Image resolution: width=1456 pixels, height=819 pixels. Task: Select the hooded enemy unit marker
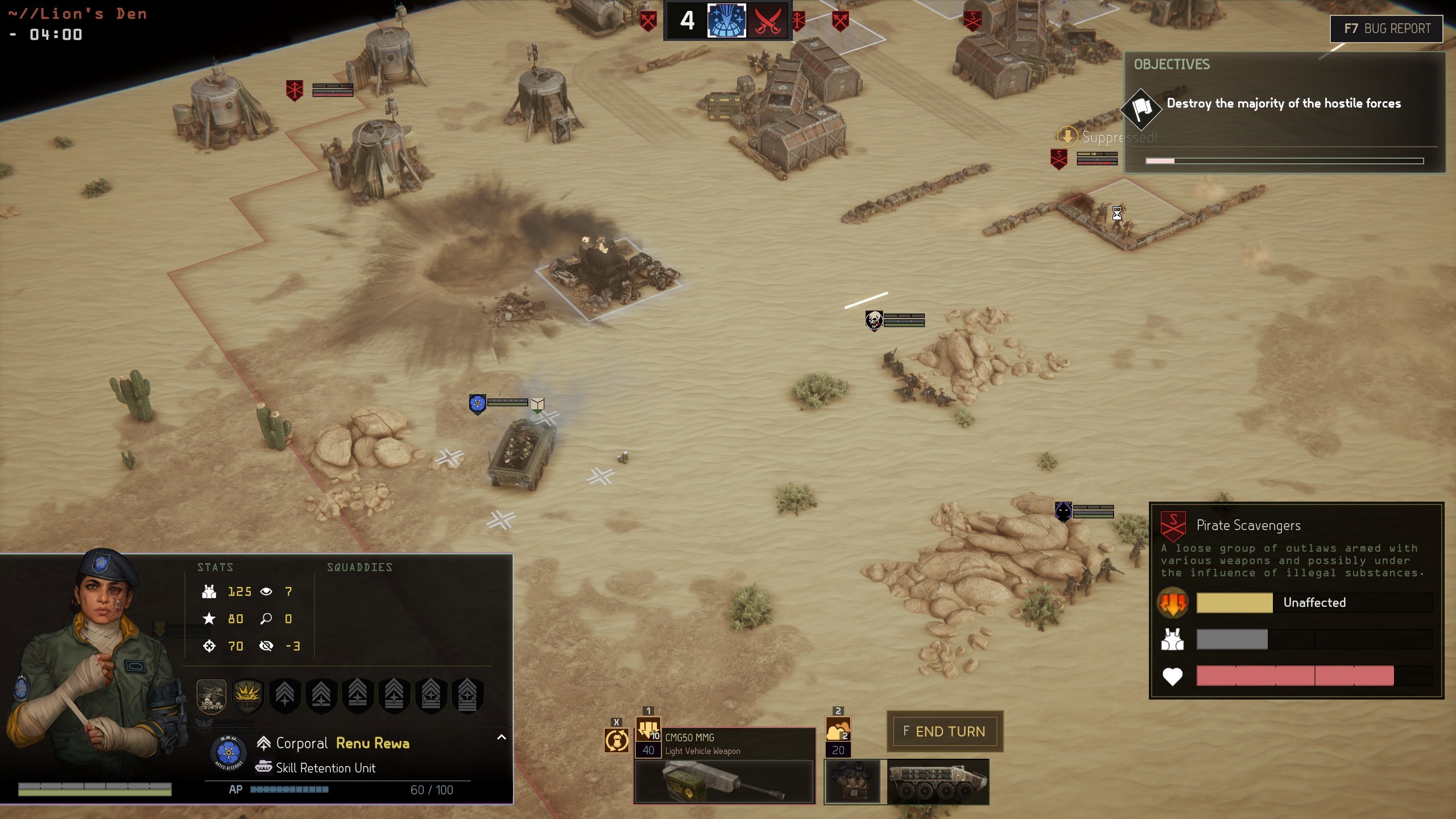click(x=1063, y=511)
